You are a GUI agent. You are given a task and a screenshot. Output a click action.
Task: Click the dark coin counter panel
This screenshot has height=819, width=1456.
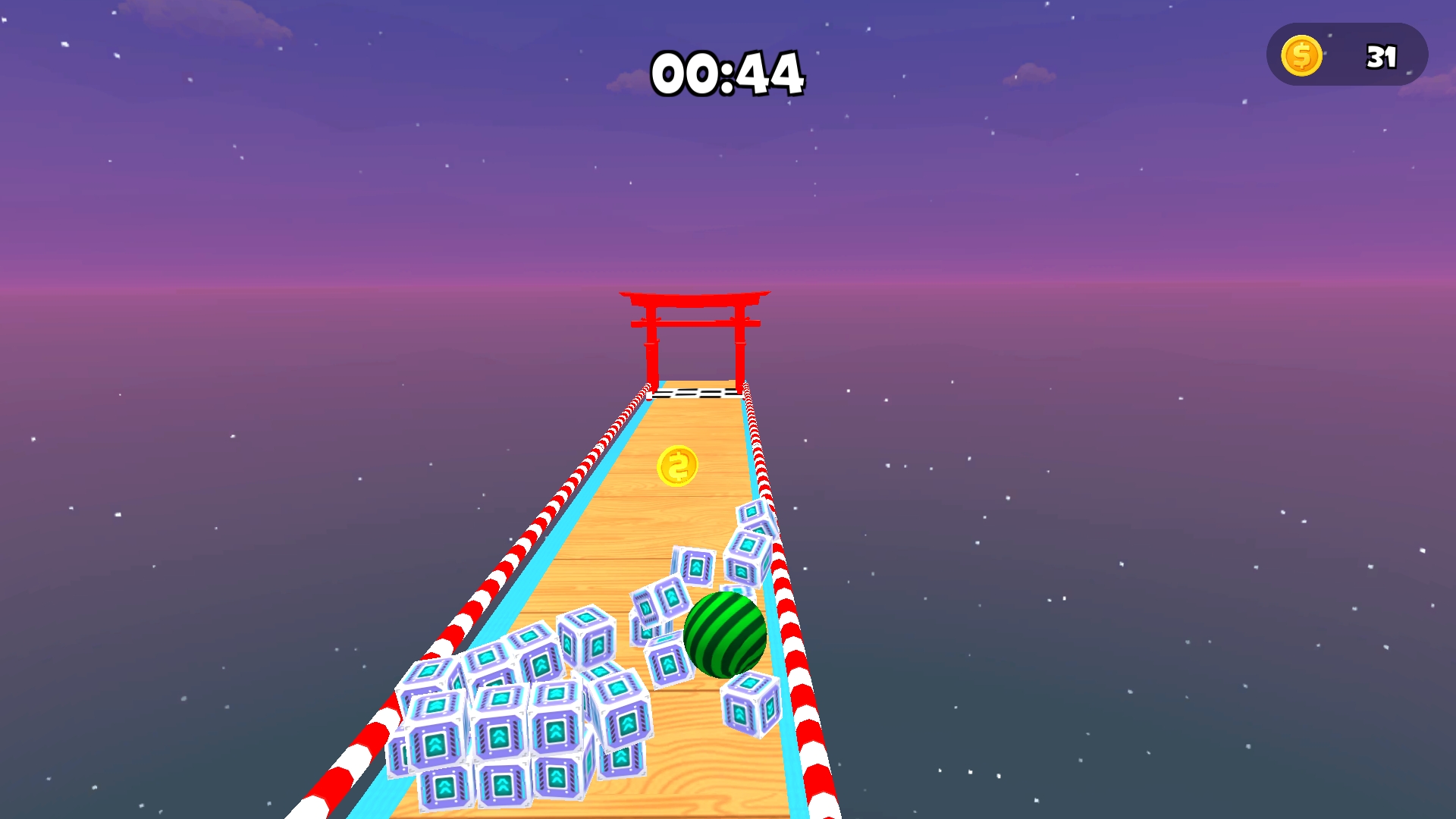[x=1350, y=53]
